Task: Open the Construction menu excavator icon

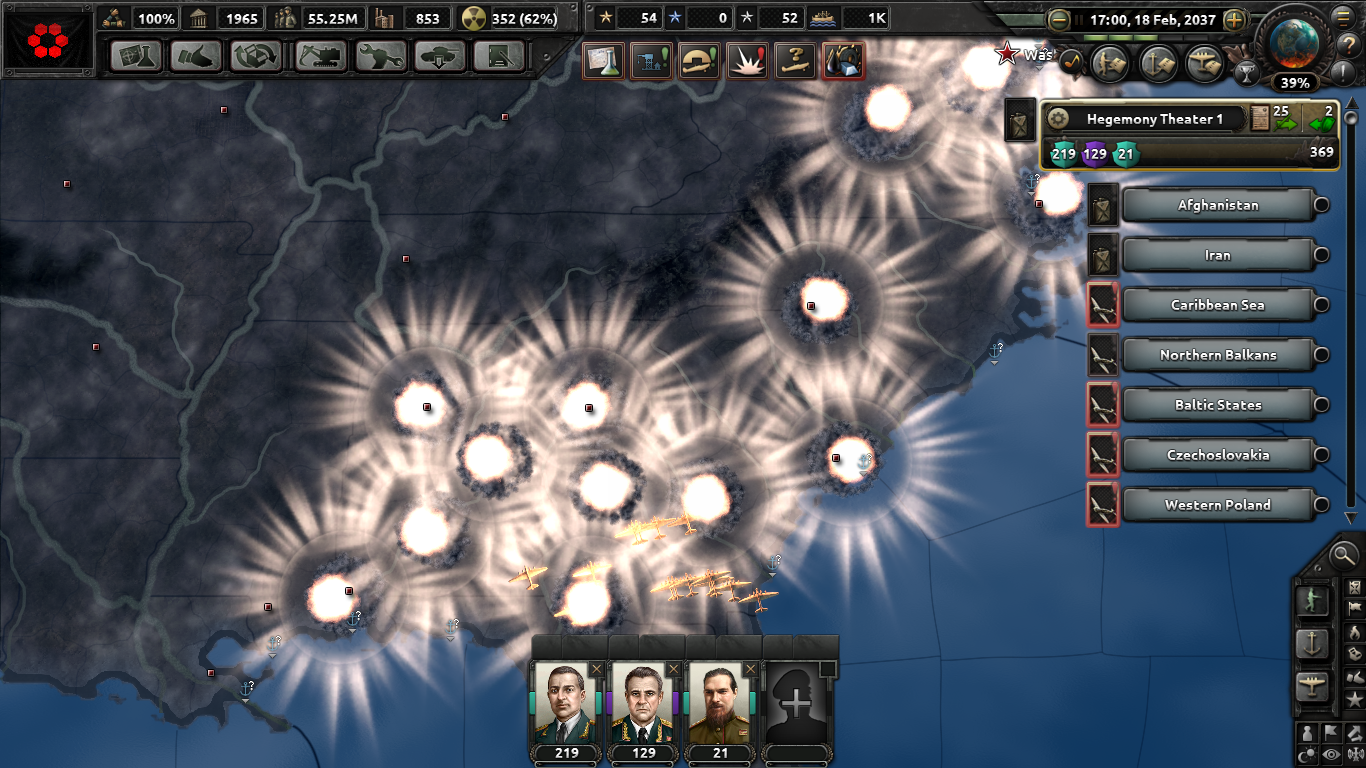Action: 319,57
